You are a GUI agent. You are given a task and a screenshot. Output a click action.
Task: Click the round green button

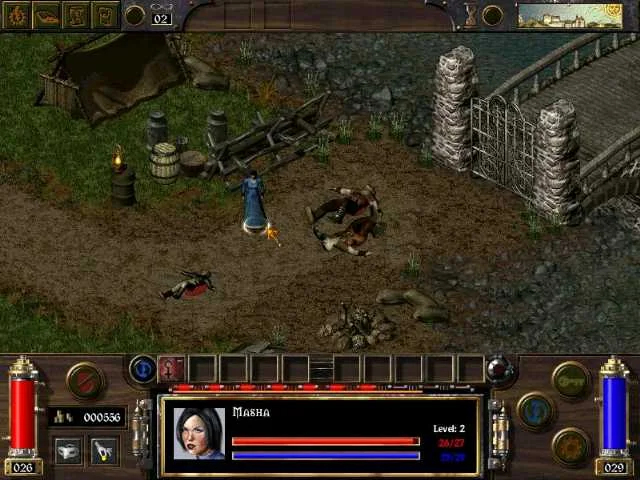coord(571,379)
